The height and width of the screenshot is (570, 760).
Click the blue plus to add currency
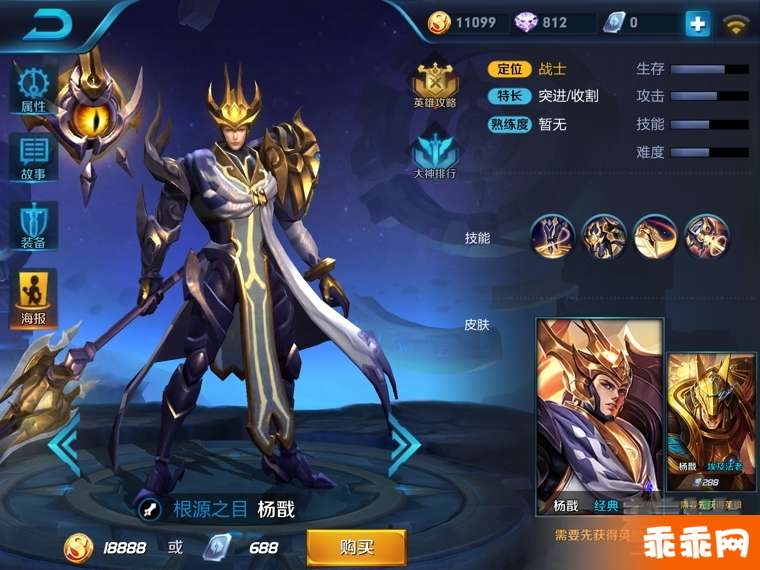click(x=697, y=23)
